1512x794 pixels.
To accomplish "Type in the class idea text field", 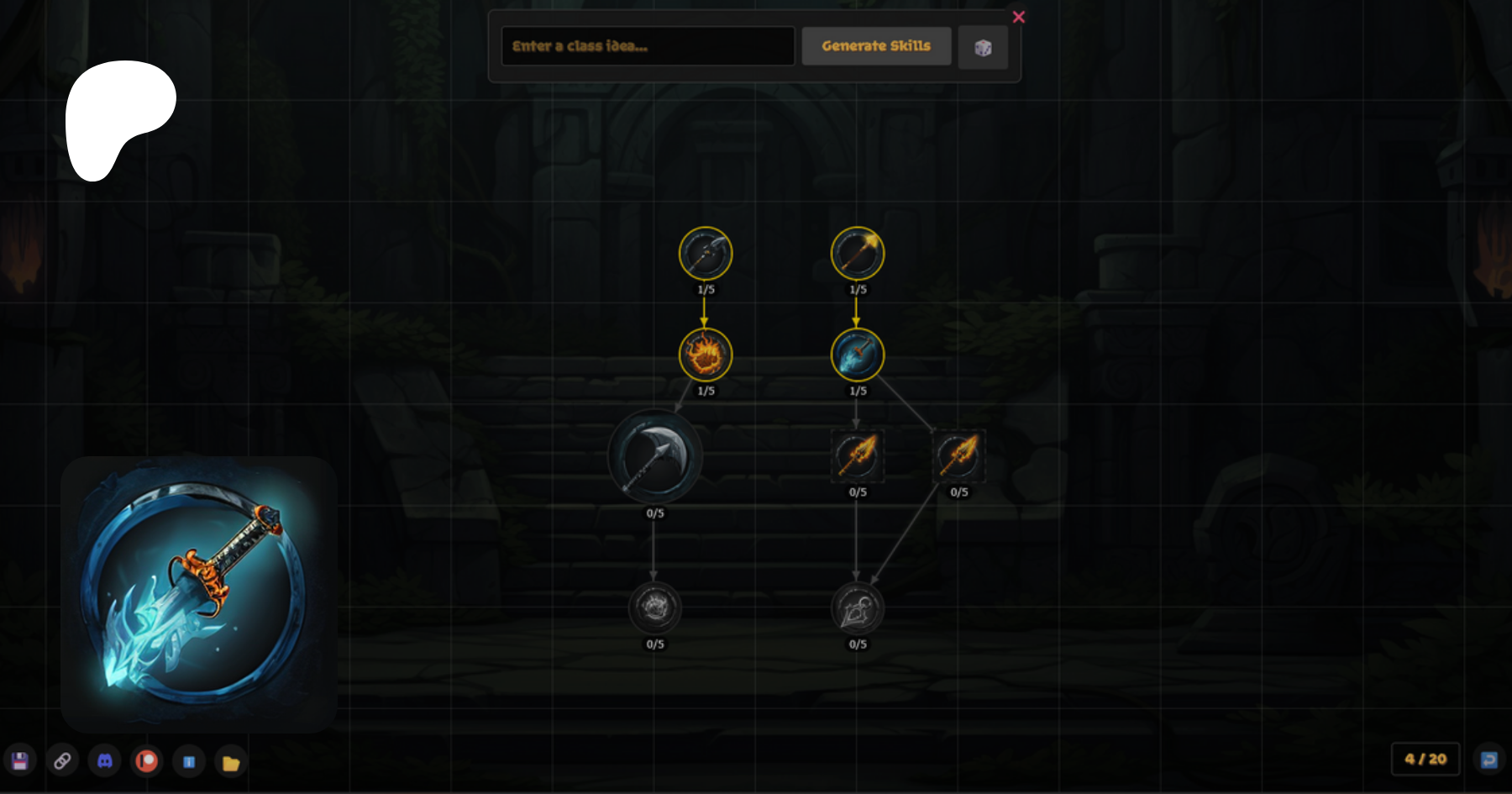I will (647, 46).
